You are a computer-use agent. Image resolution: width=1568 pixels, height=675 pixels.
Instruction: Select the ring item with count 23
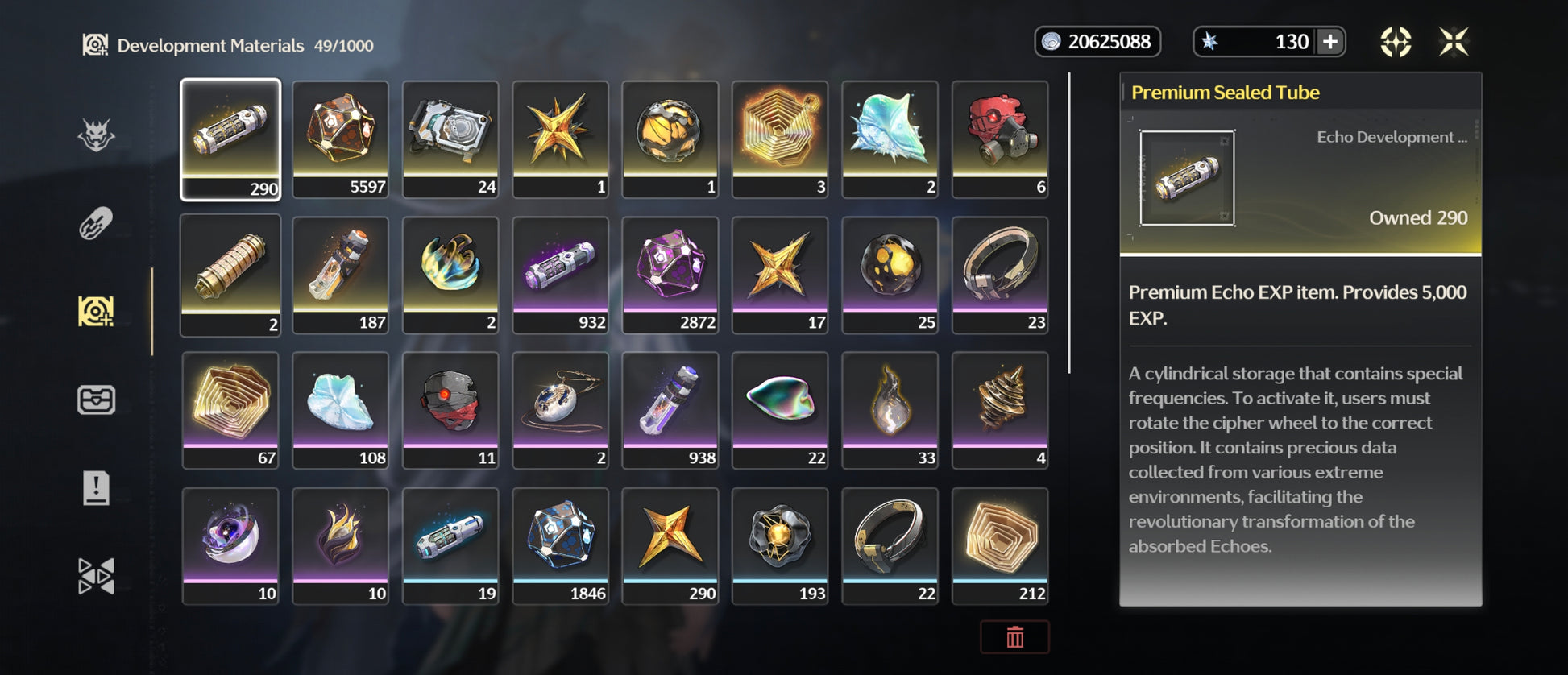point(1000,275)
